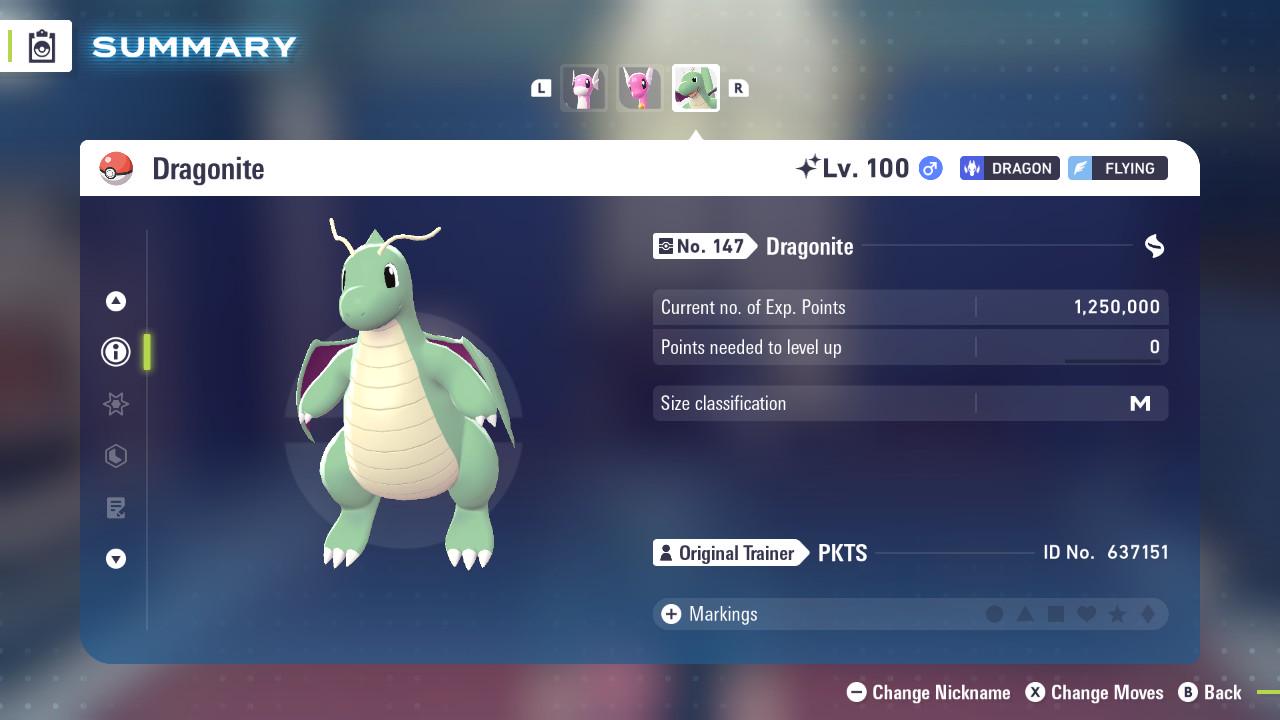Select the Dragonair thumbnail in party strip
Image resolution: width=1280 pixels, height=720 pixels.
pos(640,87)
